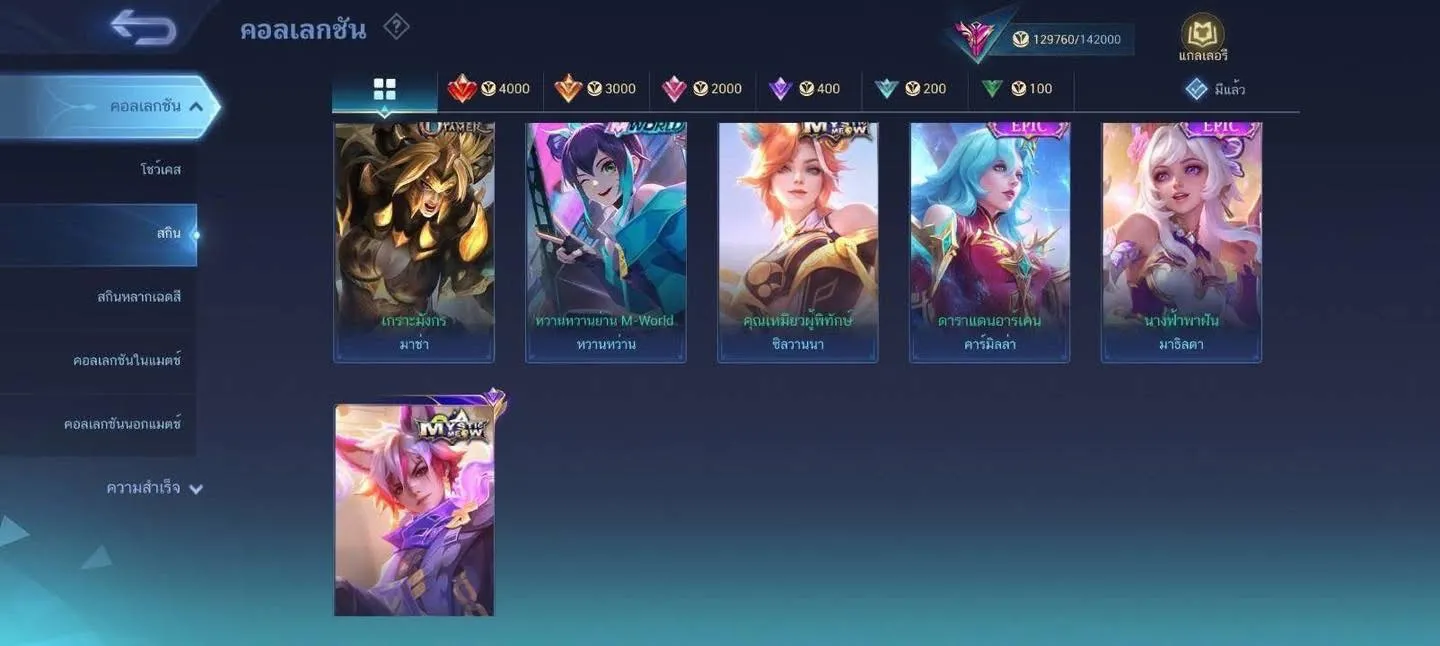This screenshot has height=646, width=1440.
Task: Toggle the มีแล้ว owned filter
Action: click(1215, 89)
